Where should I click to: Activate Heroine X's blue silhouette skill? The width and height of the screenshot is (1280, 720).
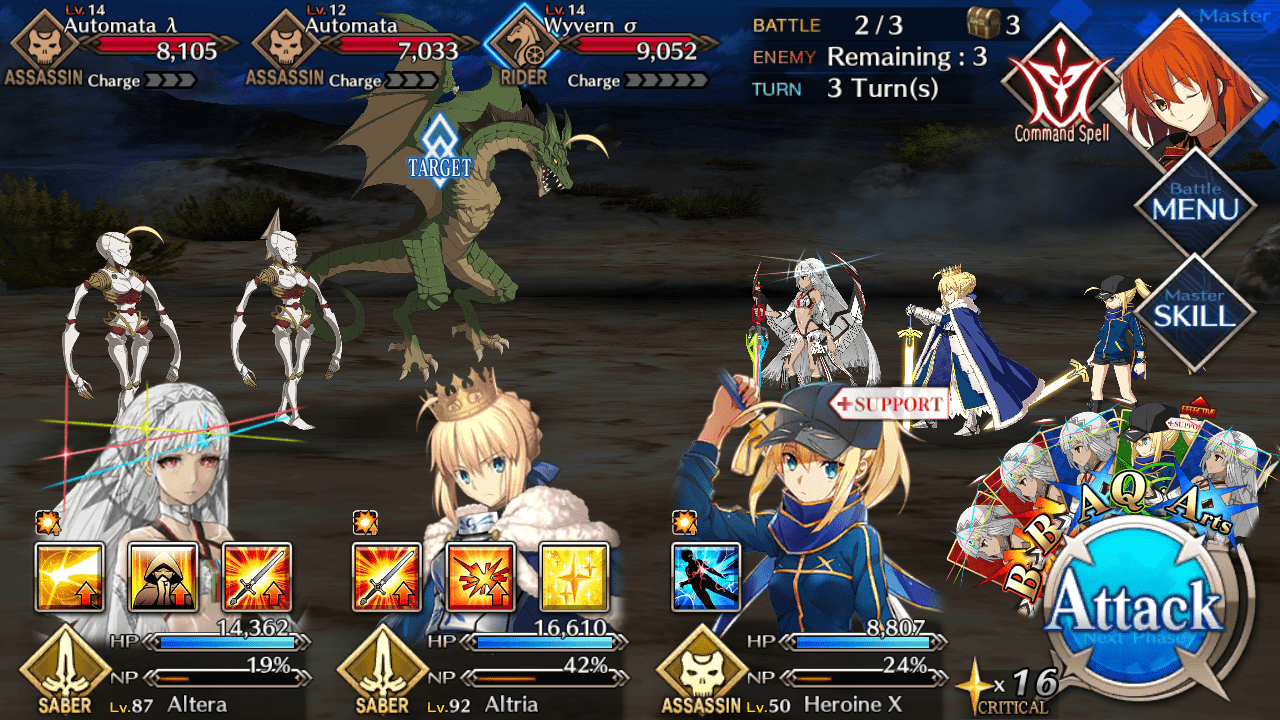[706, 577]
